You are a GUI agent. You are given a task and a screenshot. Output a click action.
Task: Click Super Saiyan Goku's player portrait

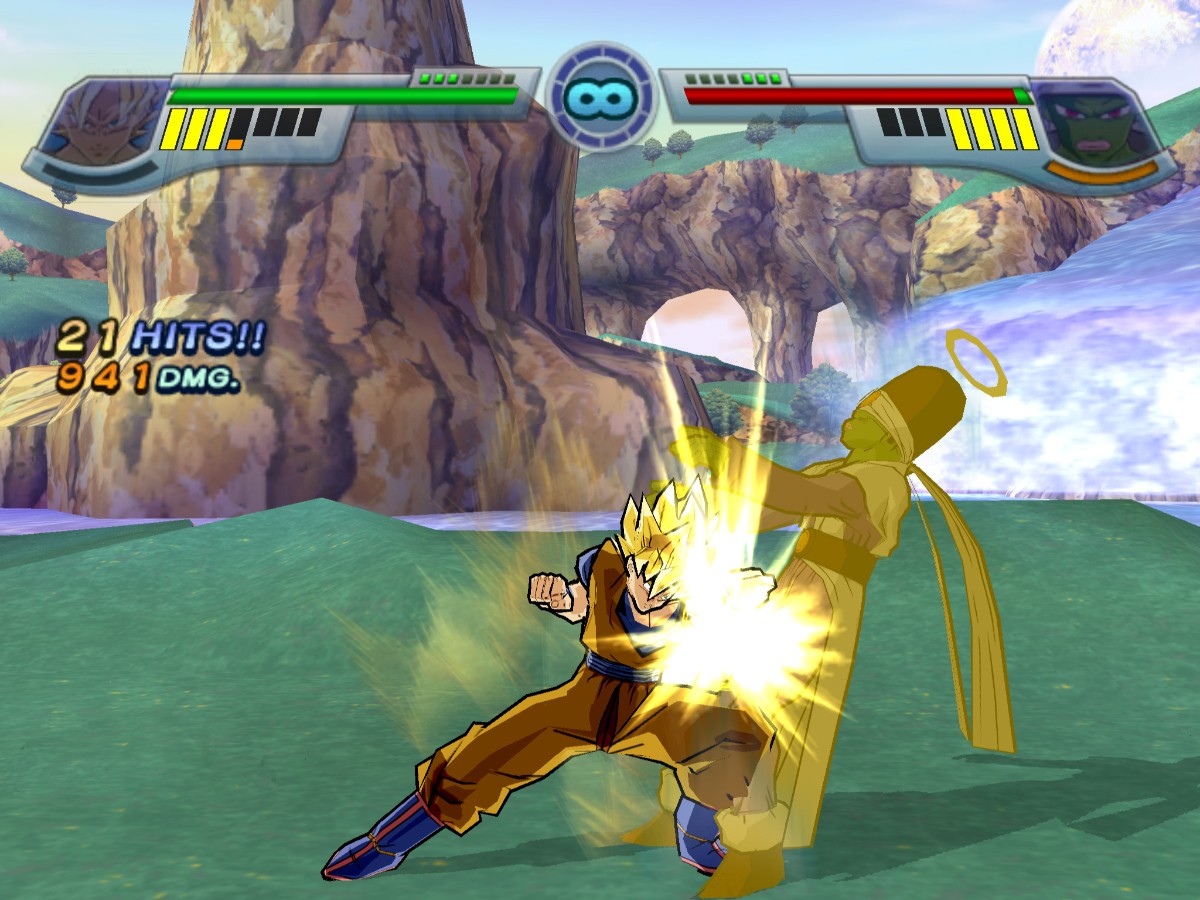tap(107, 123)
